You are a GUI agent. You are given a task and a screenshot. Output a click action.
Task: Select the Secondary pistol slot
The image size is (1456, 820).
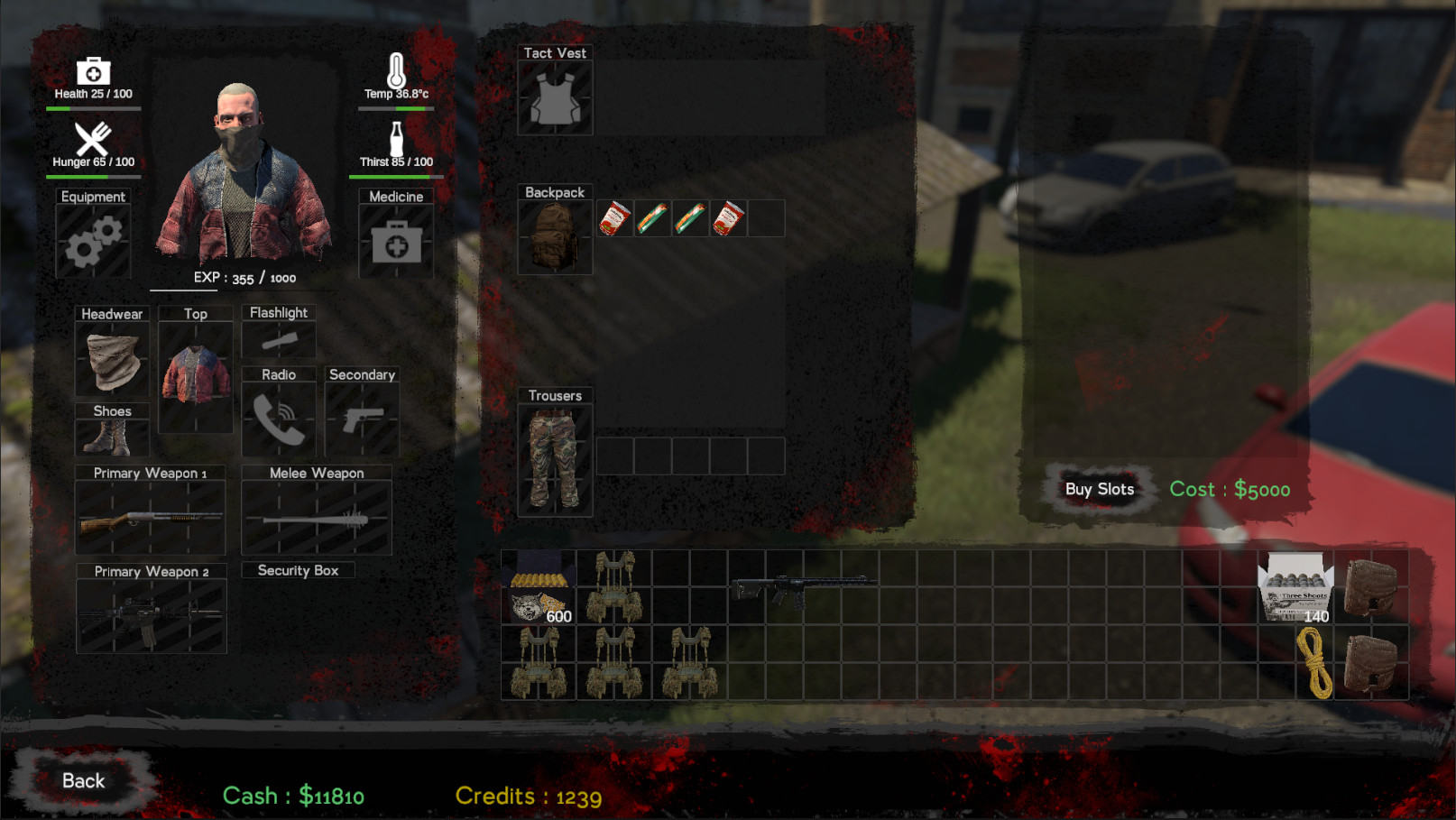[x=362, y=420]
